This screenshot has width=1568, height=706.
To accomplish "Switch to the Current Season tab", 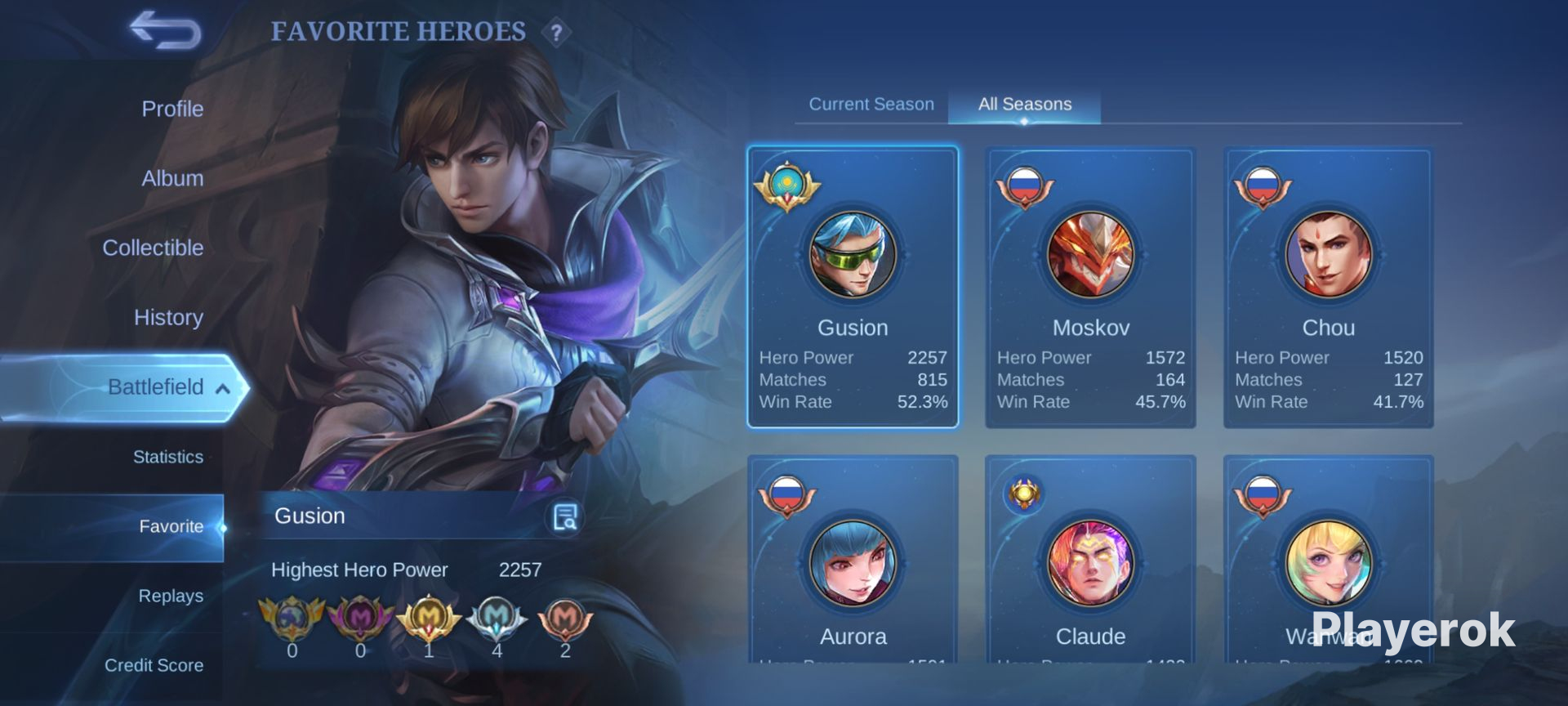I will click(871, 105).
